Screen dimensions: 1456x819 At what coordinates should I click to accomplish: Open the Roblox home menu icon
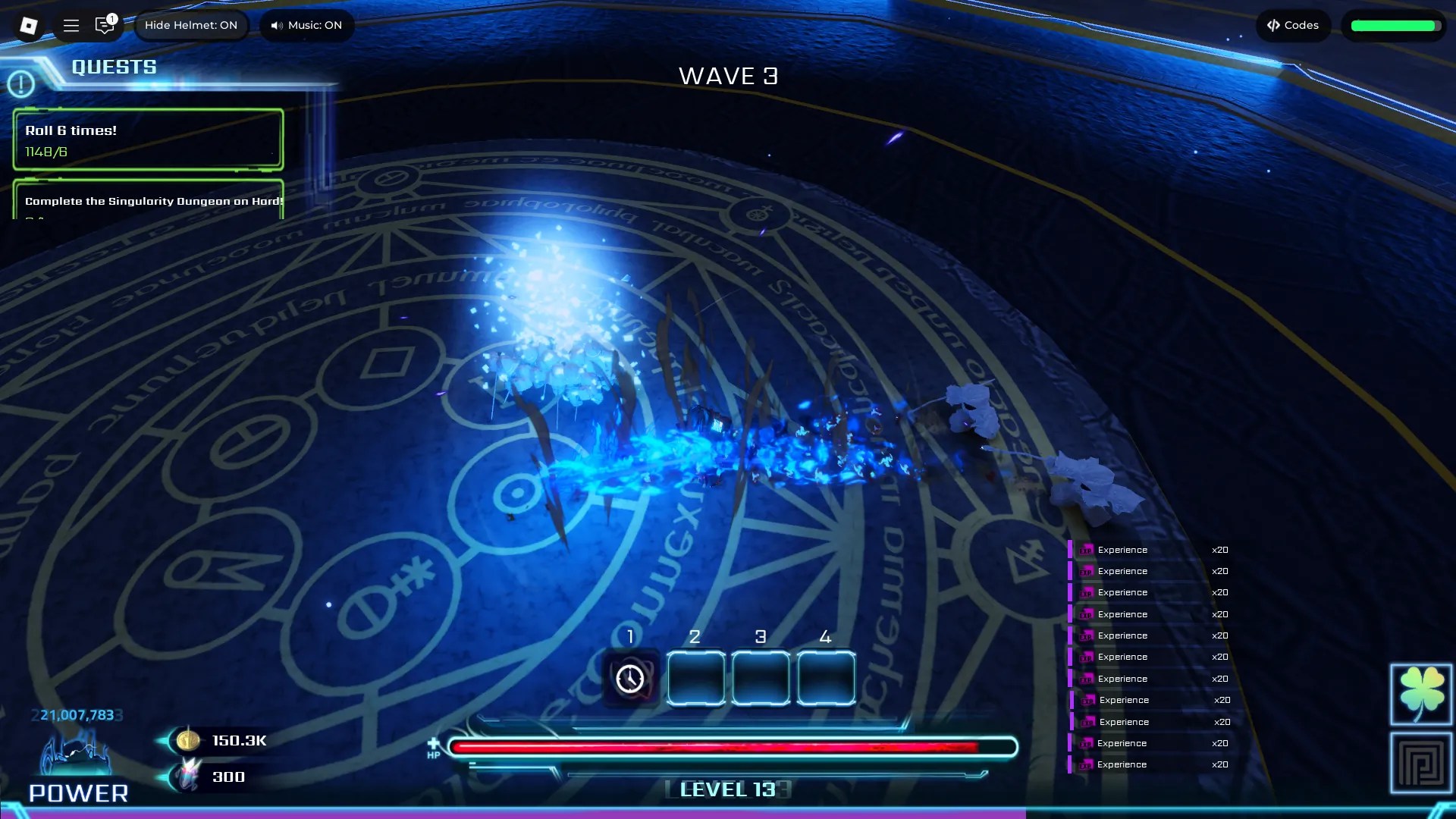click(x=28, y=25)
